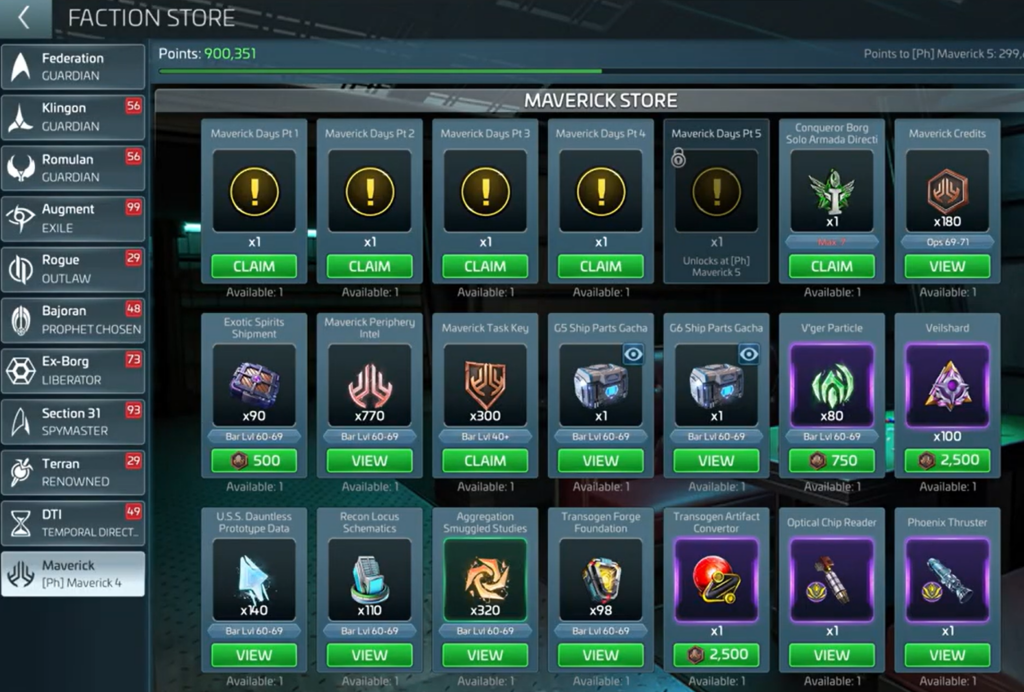This screenshot has width=1024, height=692.
Task: Switch to the Rogue Outlaw tab
Action: click(73, 269)
